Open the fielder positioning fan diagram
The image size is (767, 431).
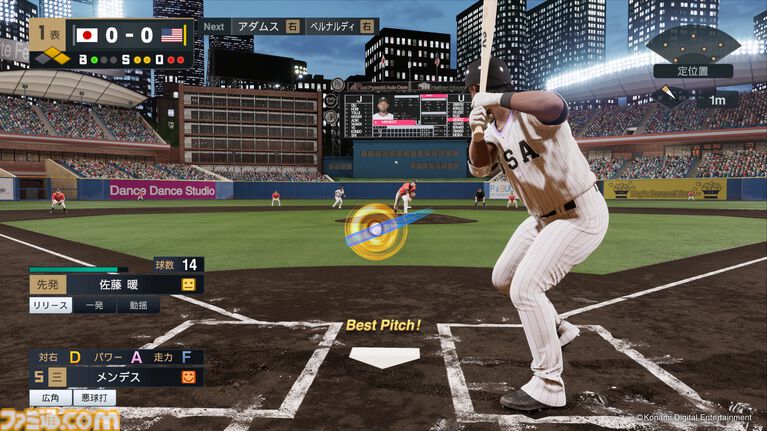pos(692,43)
